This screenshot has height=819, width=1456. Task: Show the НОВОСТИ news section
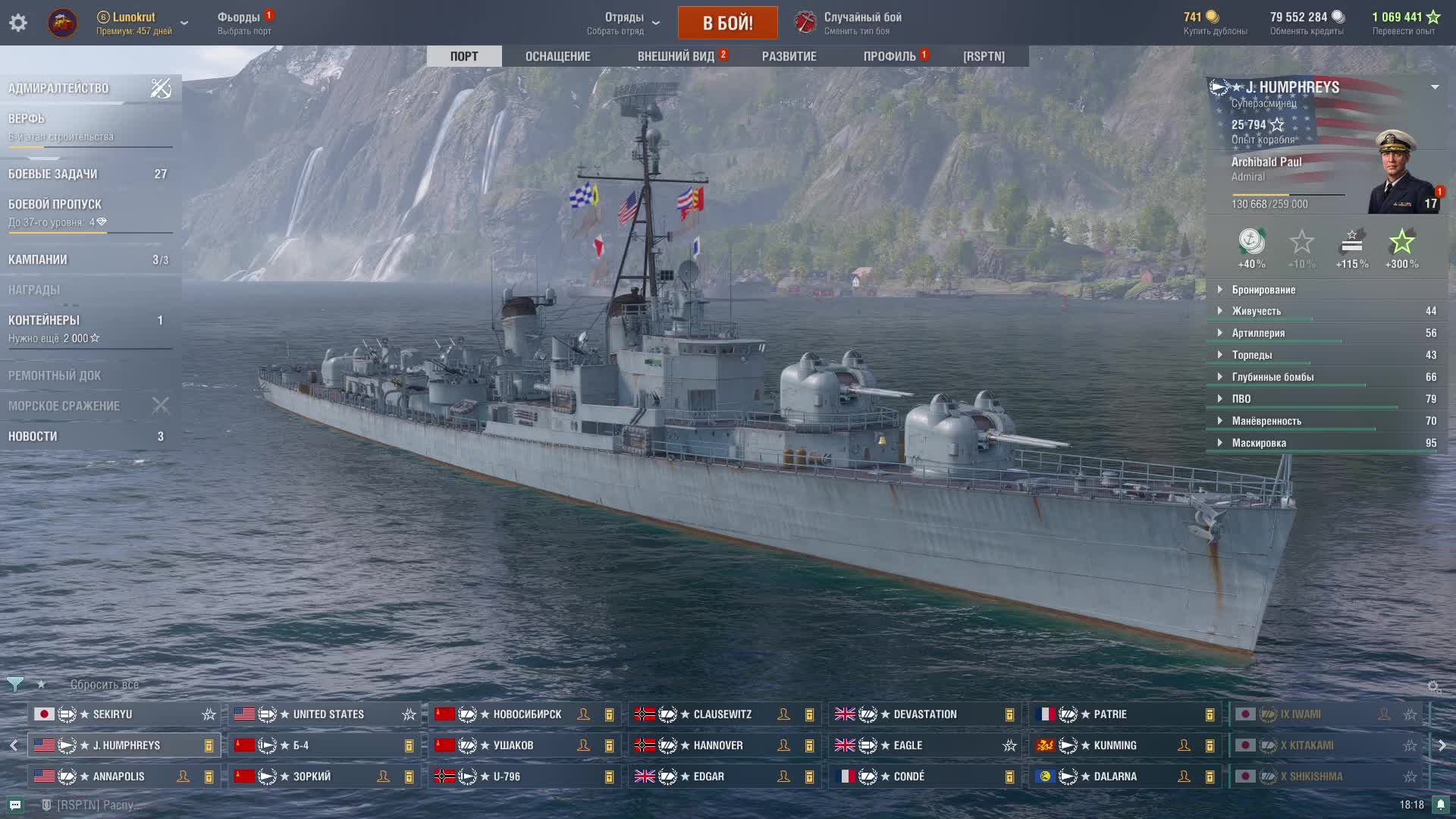point(33,436)
